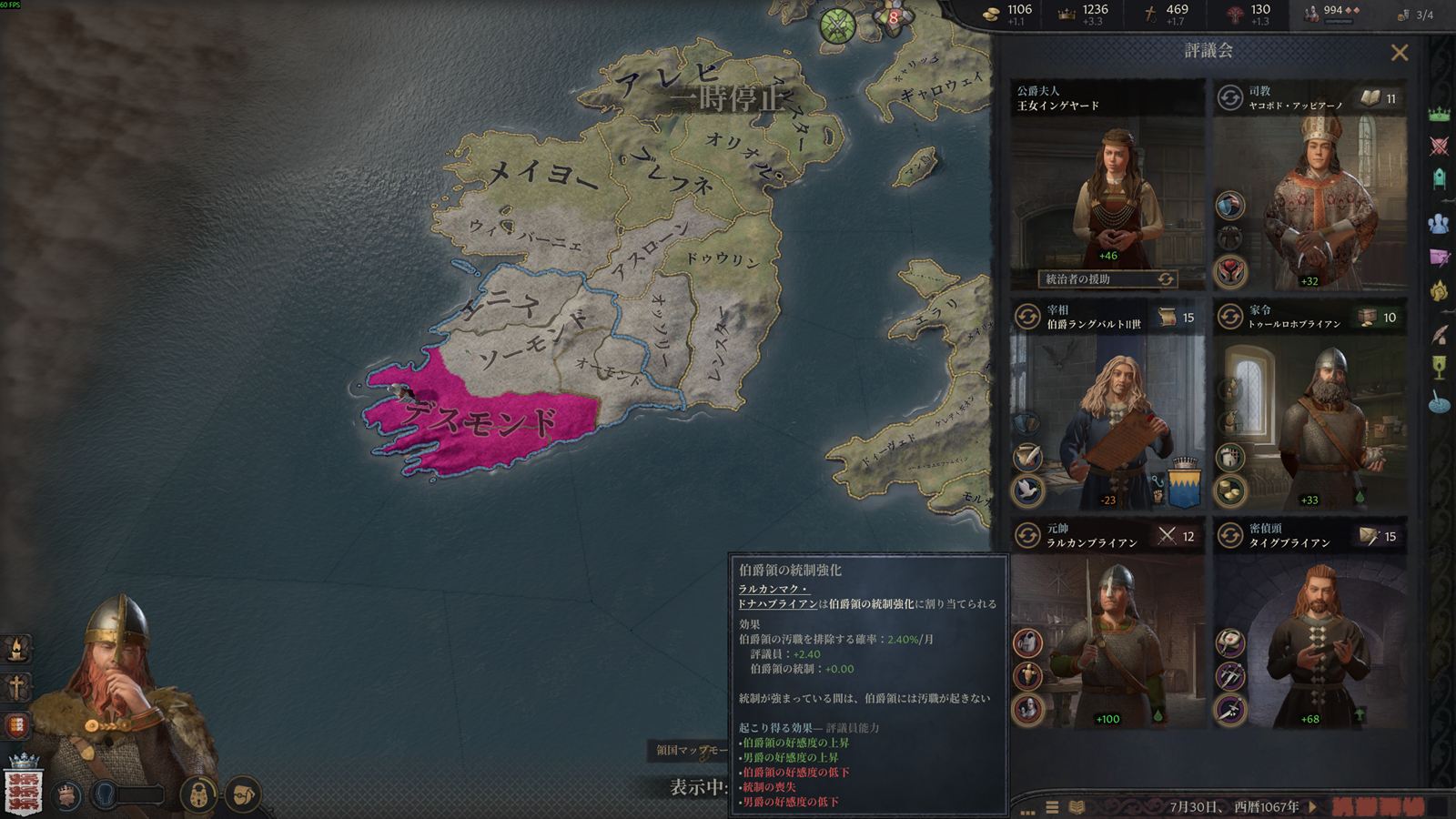Viewport: 1456px width, 819px height.
Task: Change the spouse's 統治者の援助 task
Action: pos(1165,279)
